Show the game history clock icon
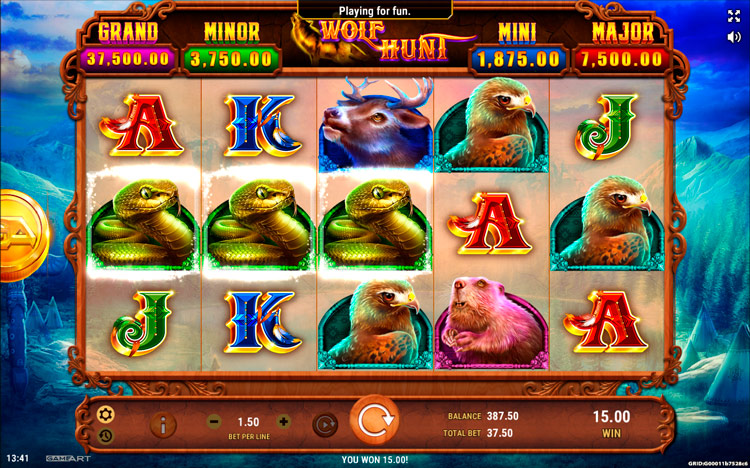This screenshot has height=468, width=750. 105,435
